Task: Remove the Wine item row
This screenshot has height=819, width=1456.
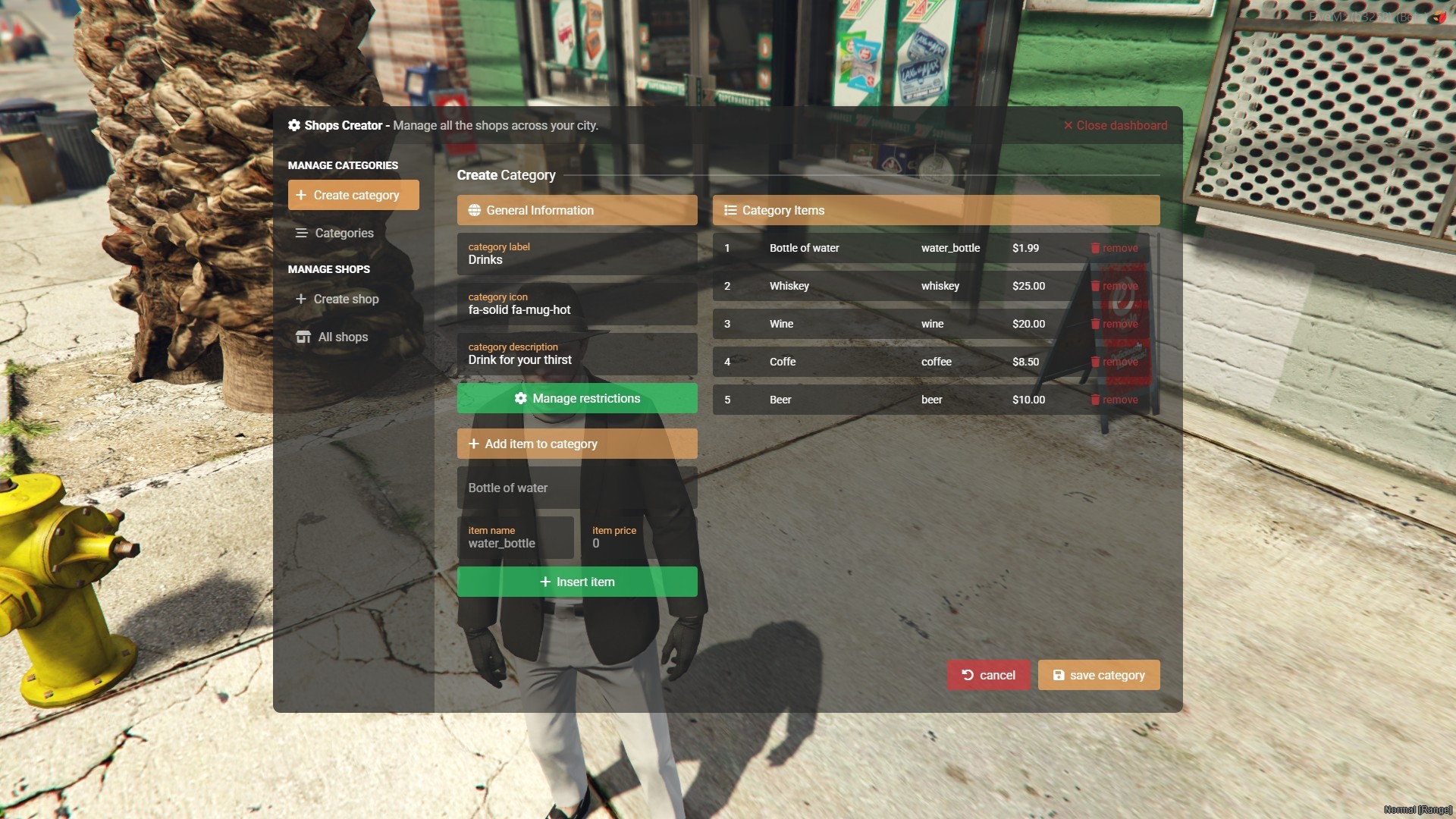Action: tap(1114, 325)
